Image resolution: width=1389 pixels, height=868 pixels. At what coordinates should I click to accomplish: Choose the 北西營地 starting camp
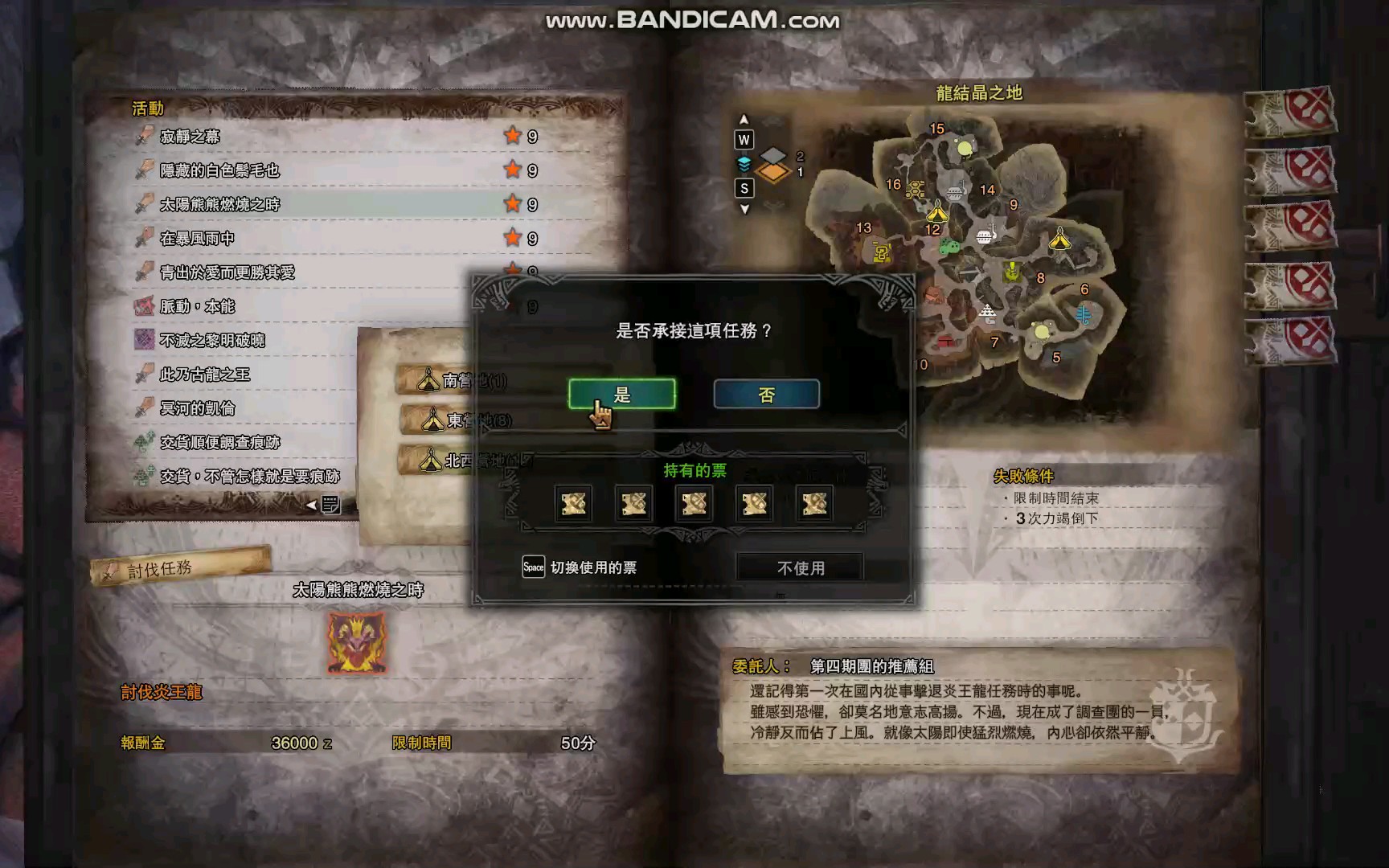[438, 461]
